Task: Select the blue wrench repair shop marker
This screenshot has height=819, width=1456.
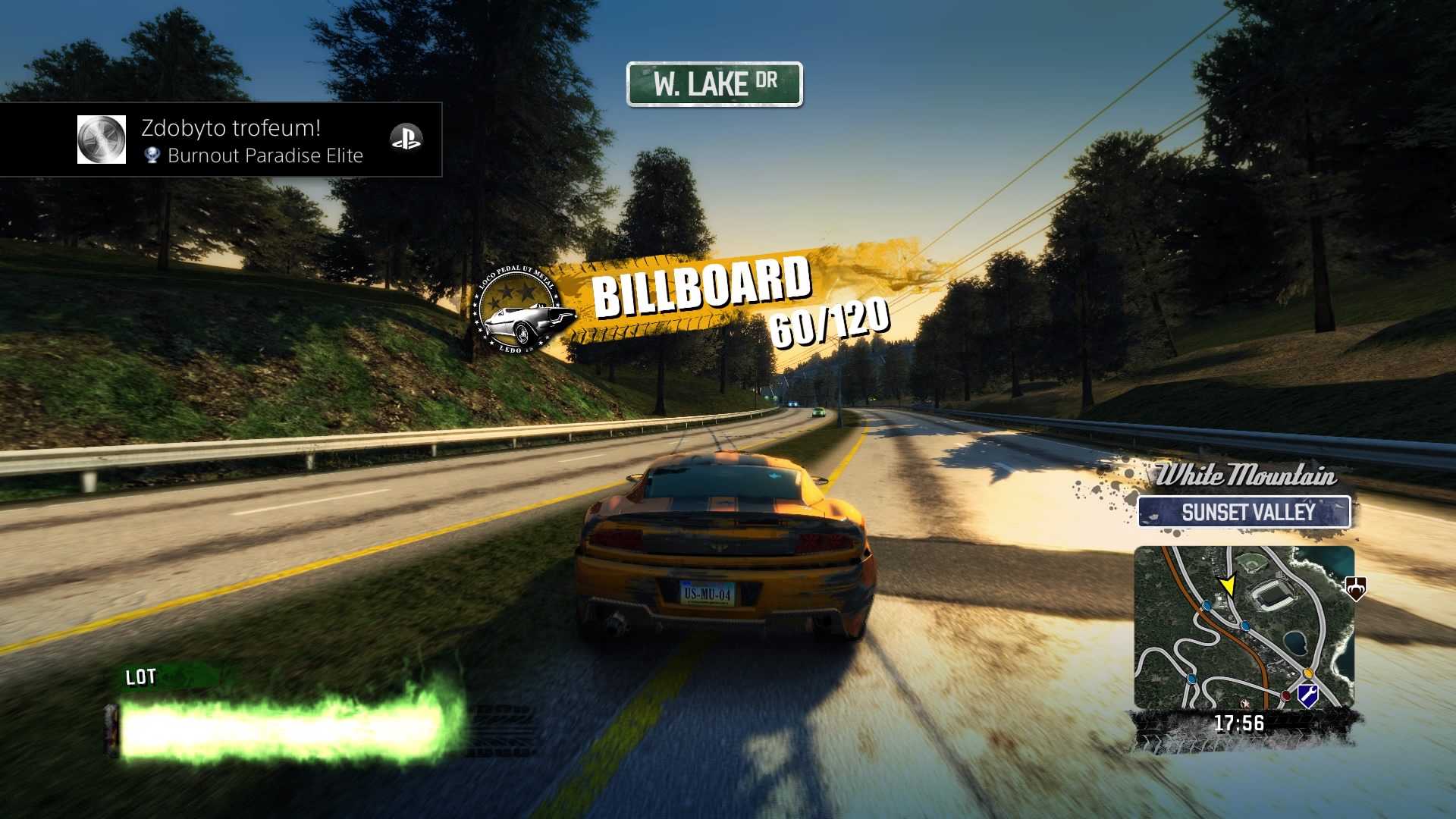Action: click(x=1307, y=694)
